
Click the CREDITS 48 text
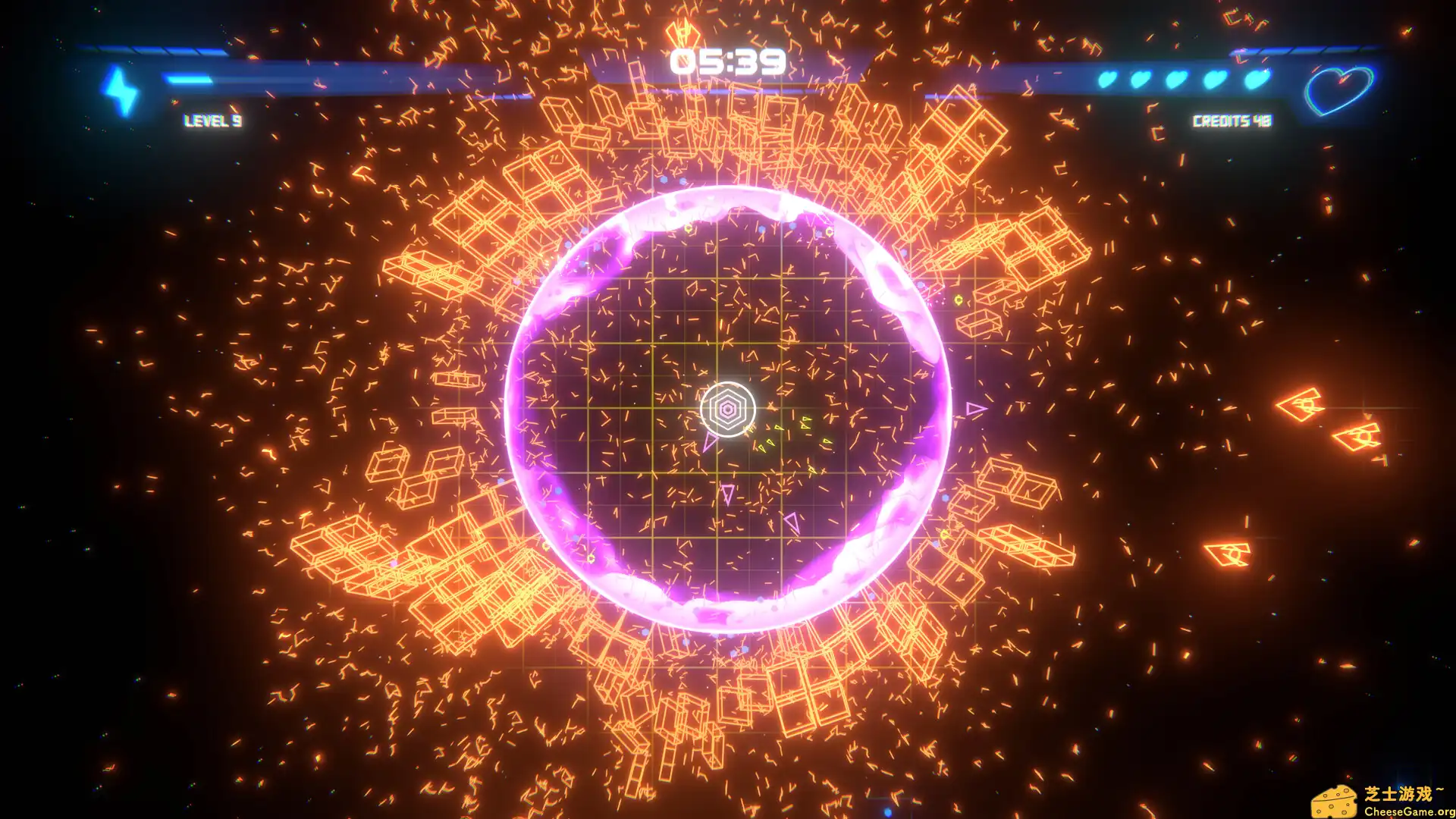1232,120
